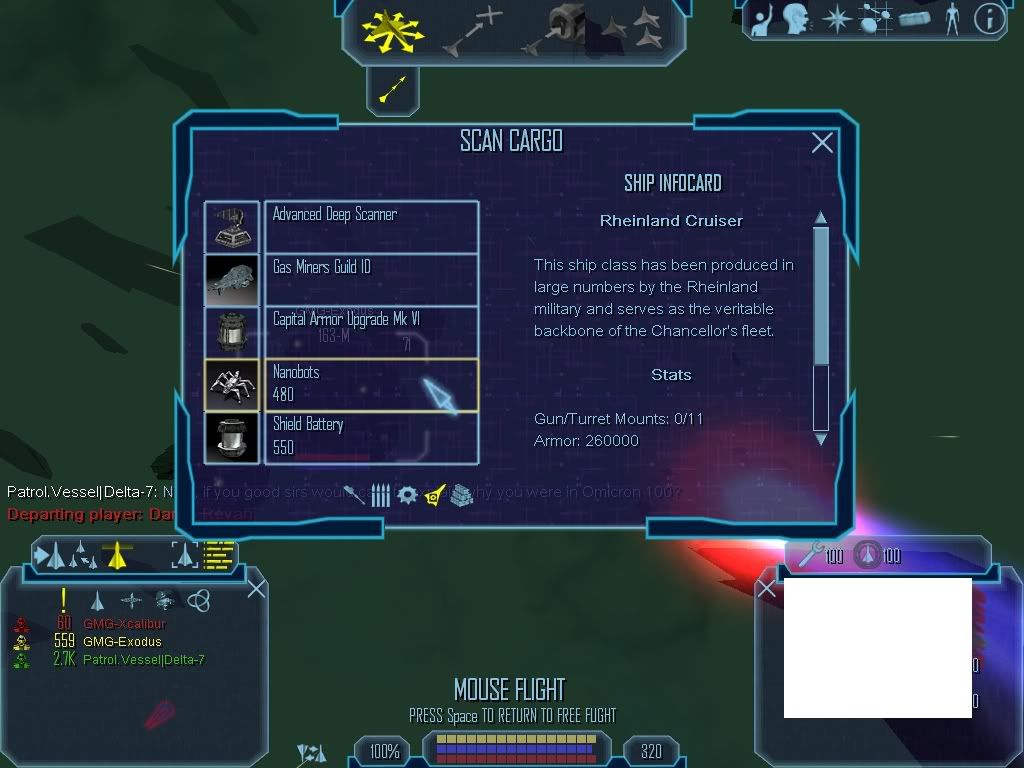Viewport: 1024px width, 768px height.
Task: Activate the Dock maneuver icon
Action: coord(560,27)
